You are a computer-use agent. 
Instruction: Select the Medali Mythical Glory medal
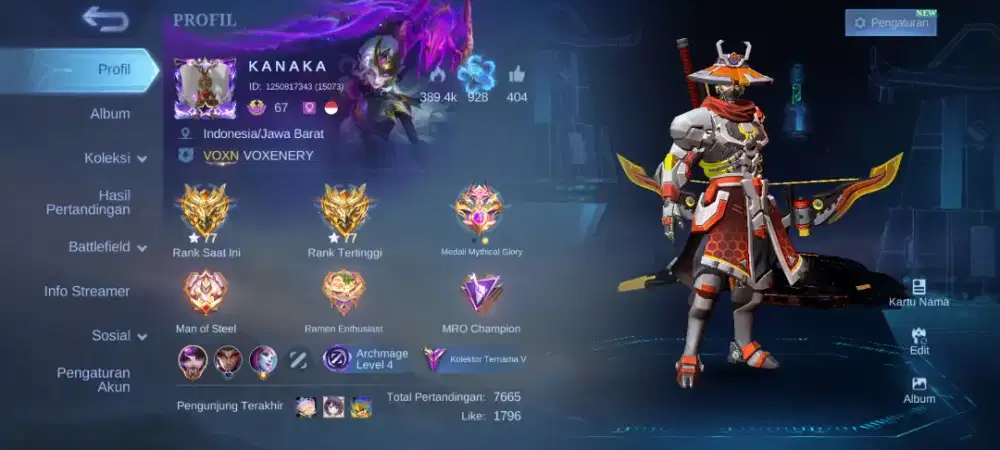coord(481,211)
